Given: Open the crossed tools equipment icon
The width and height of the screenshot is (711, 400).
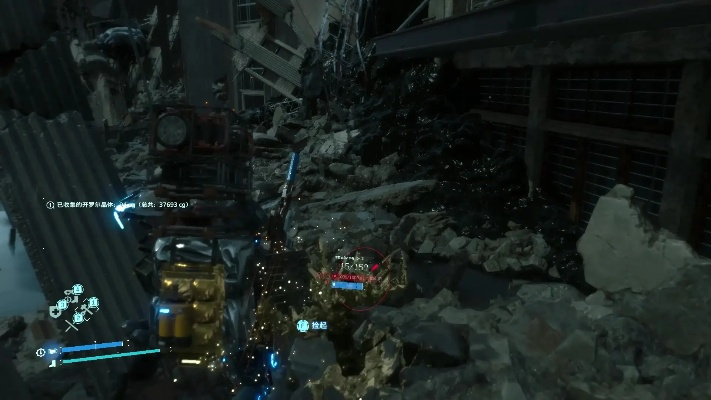Looking at the screenshot, I should 72,324.
